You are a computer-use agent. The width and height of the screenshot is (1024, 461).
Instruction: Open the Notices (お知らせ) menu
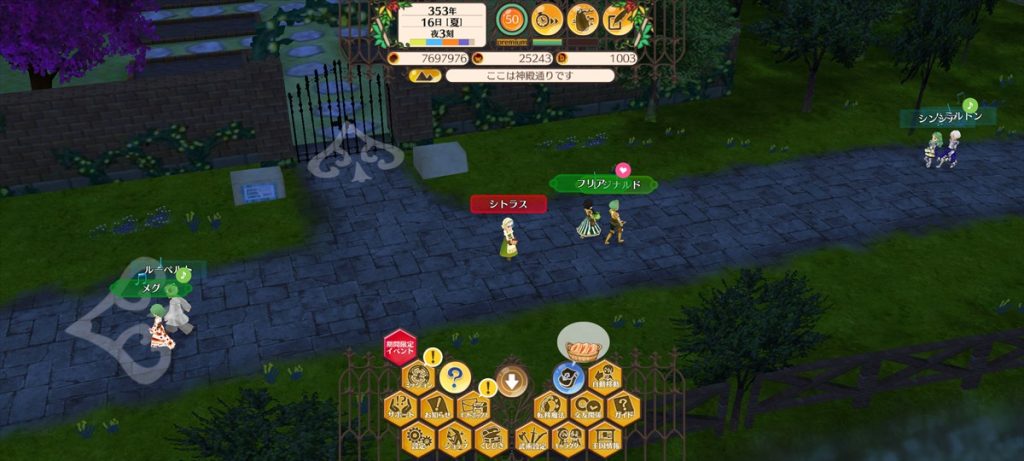coord(436,408)
